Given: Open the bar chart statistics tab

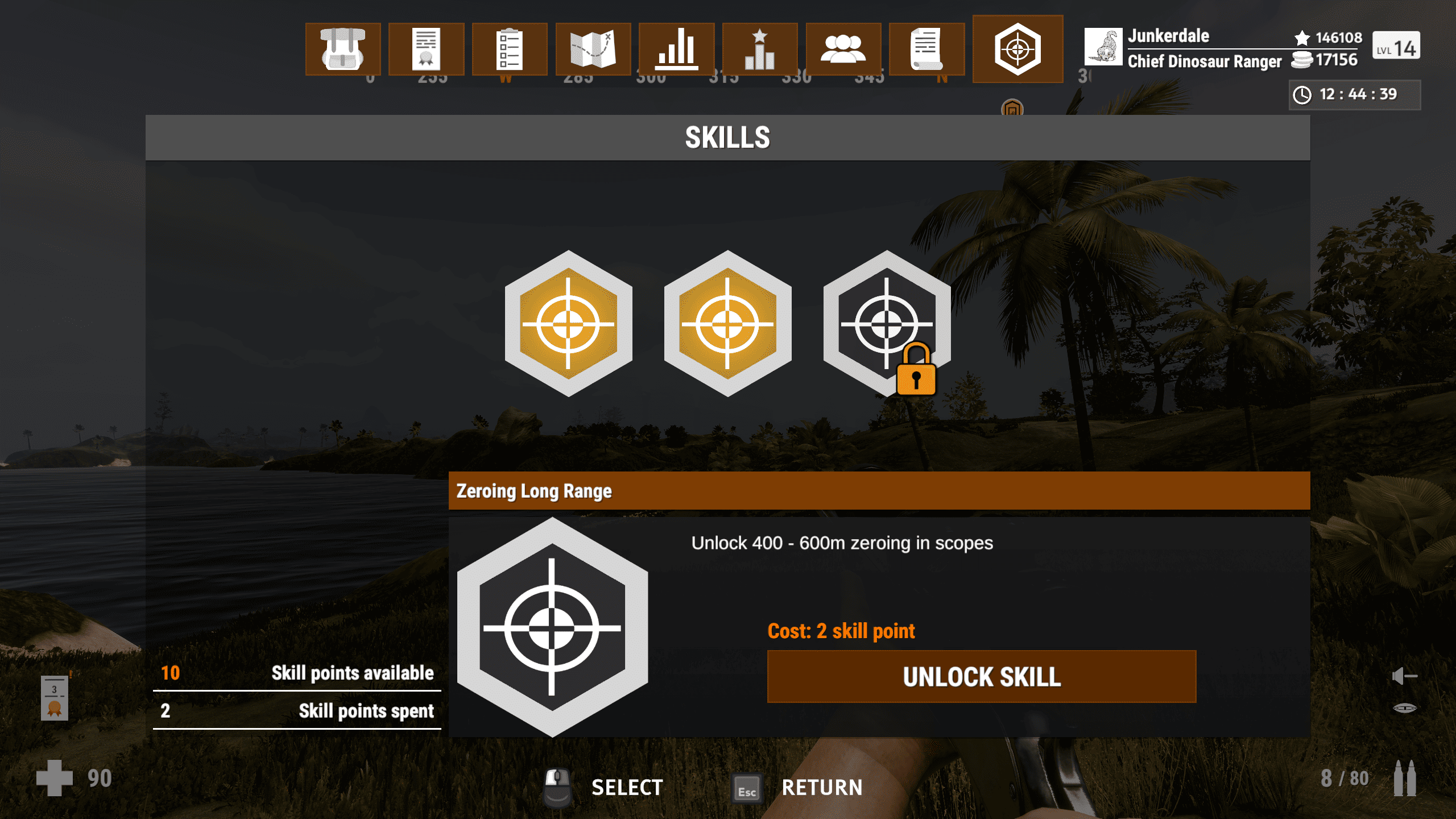Looking at the screenshot, I should coord(676,49).
